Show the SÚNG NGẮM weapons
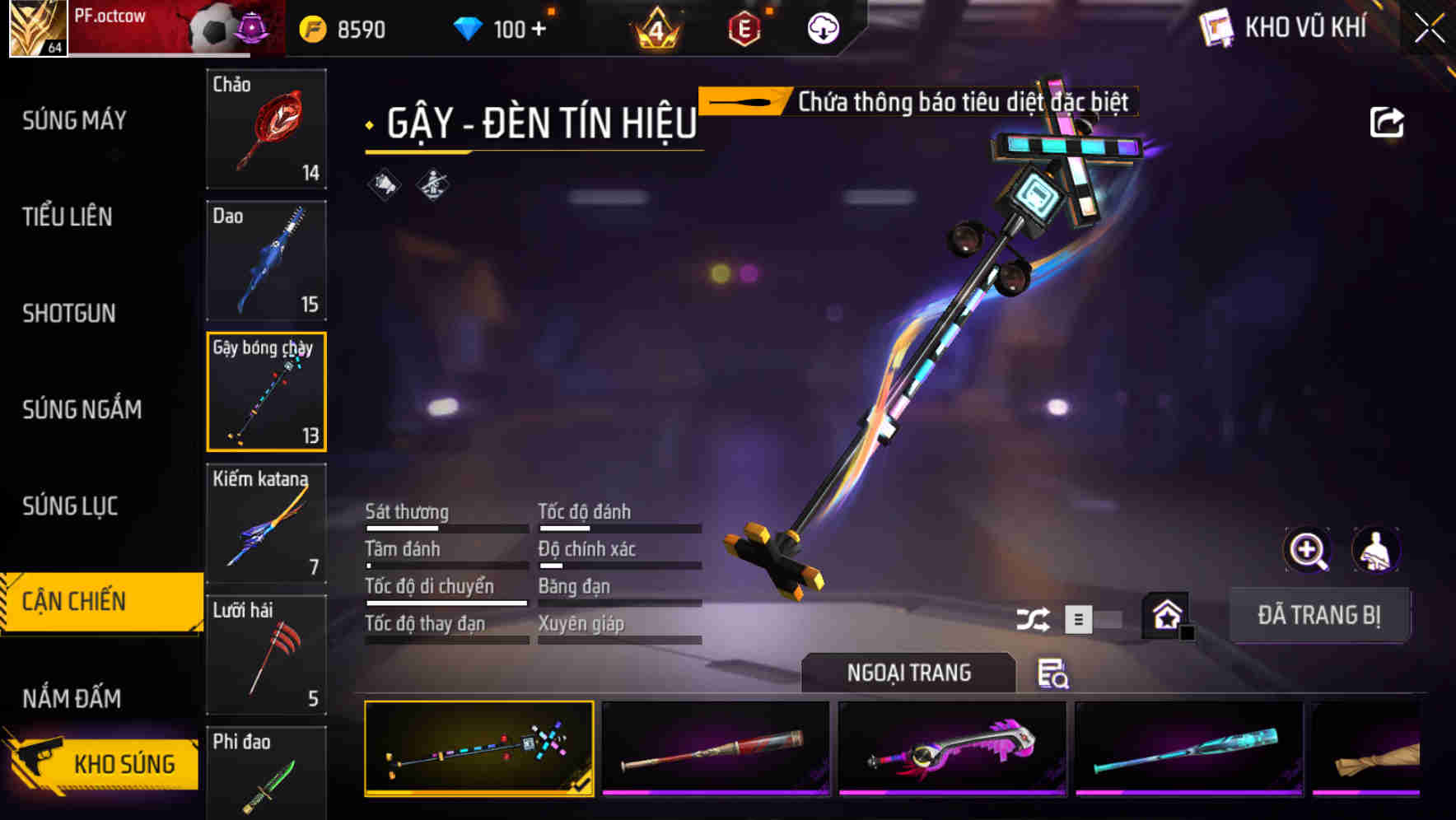The image size is (1456, 820). [x=82, y=409]
